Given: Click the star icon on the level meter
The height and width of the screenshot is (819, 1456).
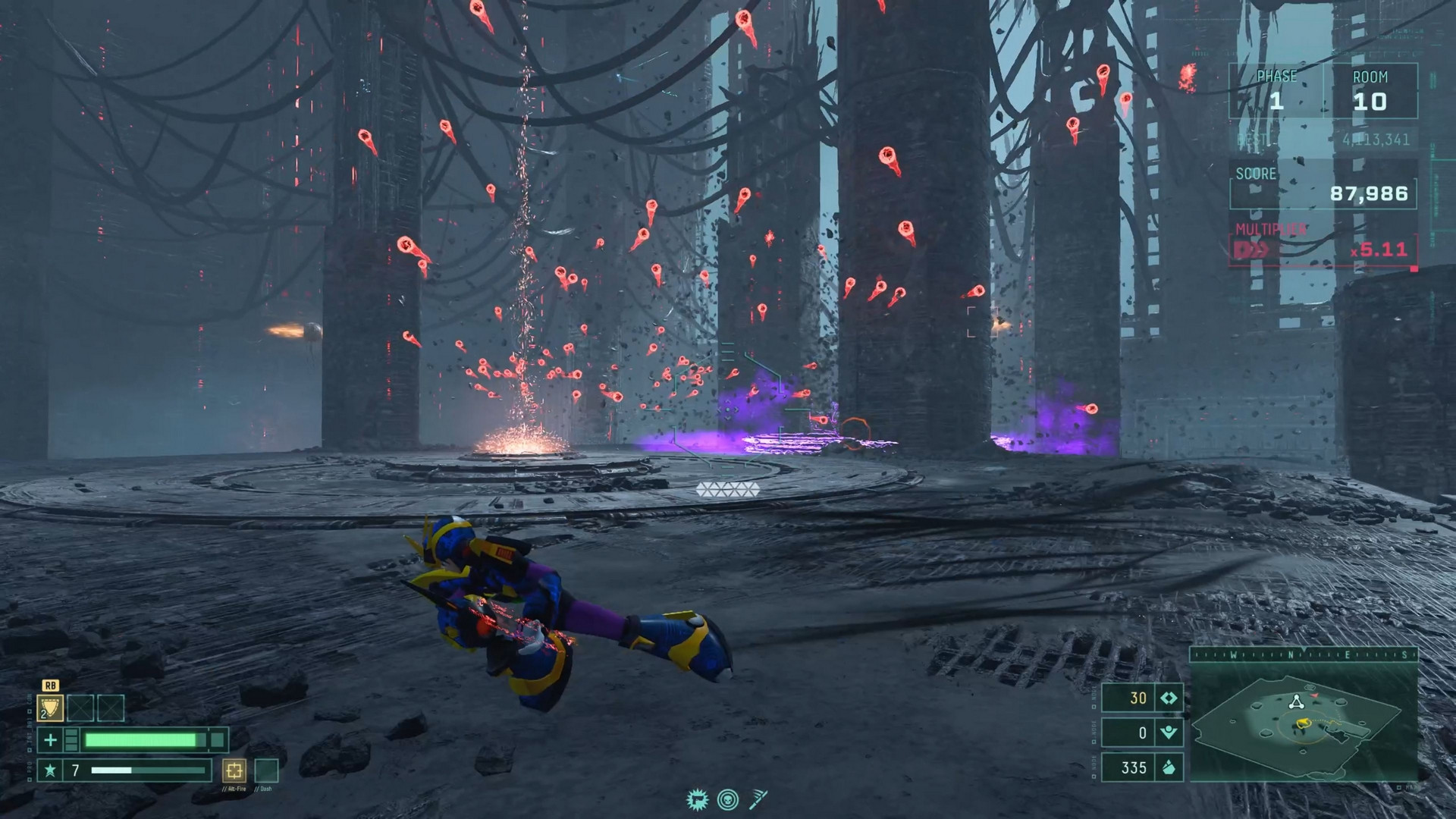Looking at the screenshot, I should [x=50, y=771].
